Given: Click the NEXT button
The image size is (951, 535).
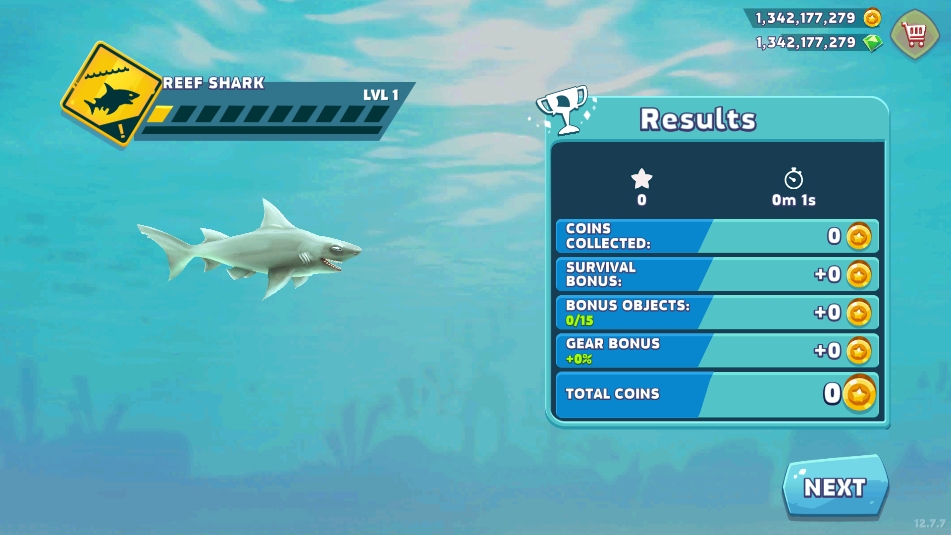Looking at the screenshot, I should pos(835,487).
